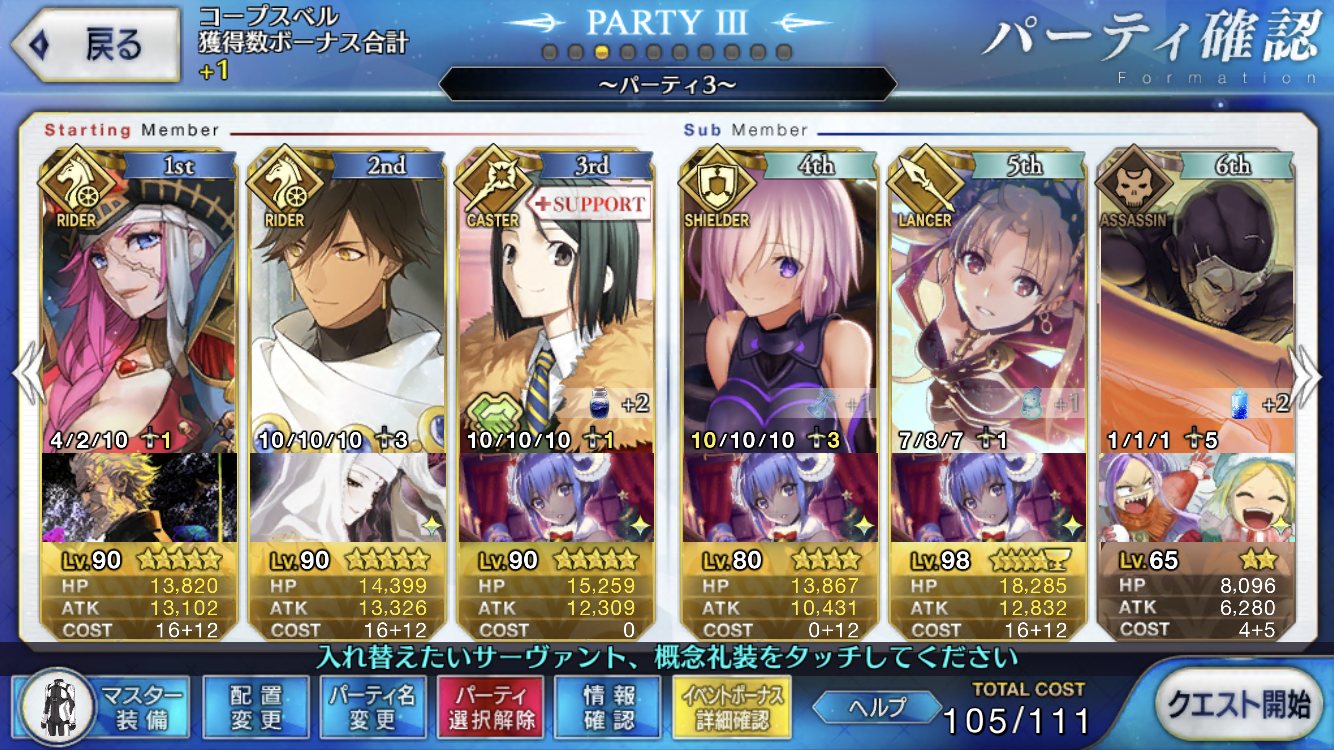The width and height of the screenshot is (1334, 750).
Task: Open 情報確認 info check
Action: [x=608, y=707]
